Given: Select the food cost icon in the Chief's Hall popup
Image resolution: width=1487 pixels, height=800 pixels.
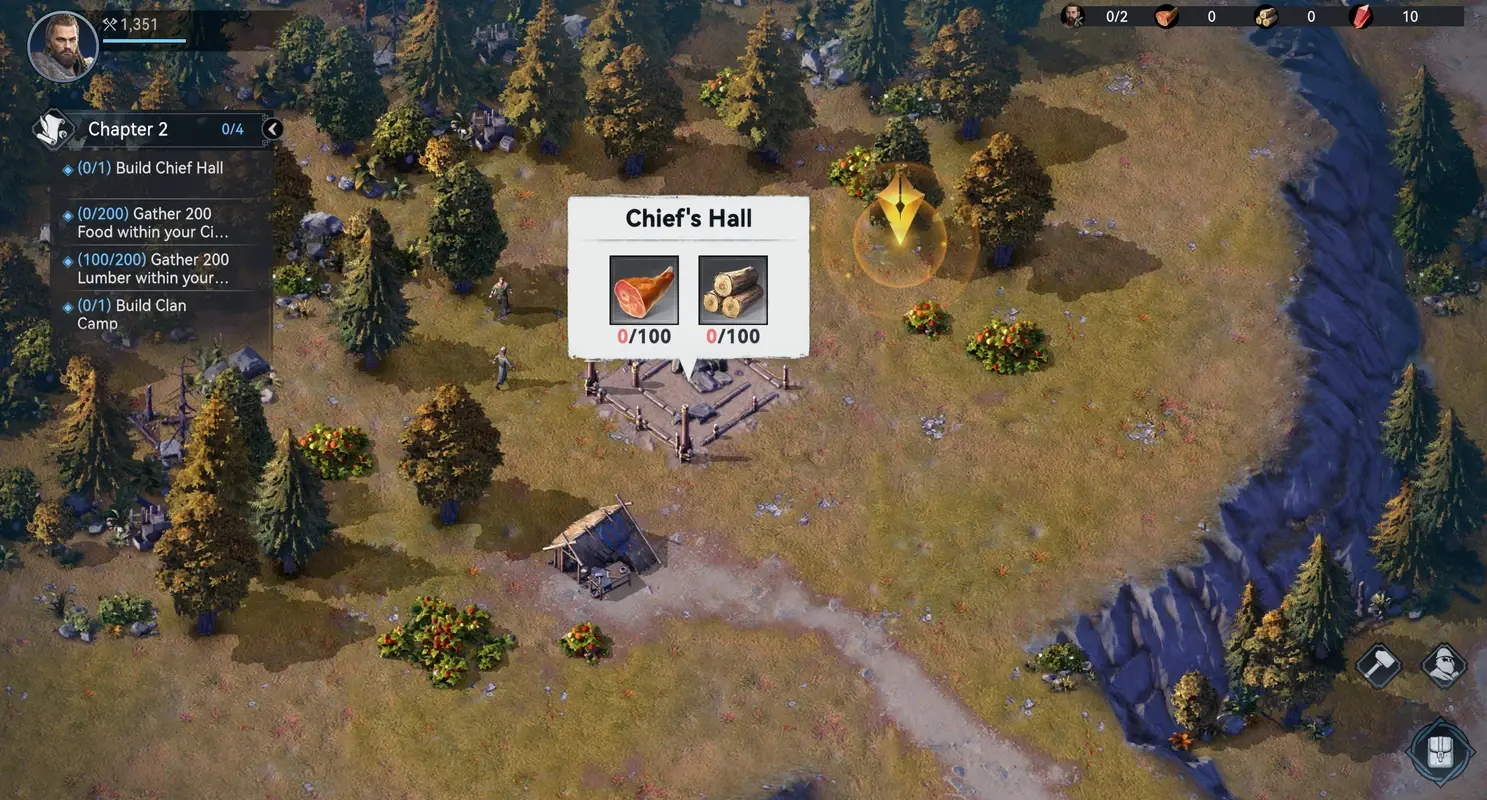Looking at the screenshot, I should click(644, 292).
